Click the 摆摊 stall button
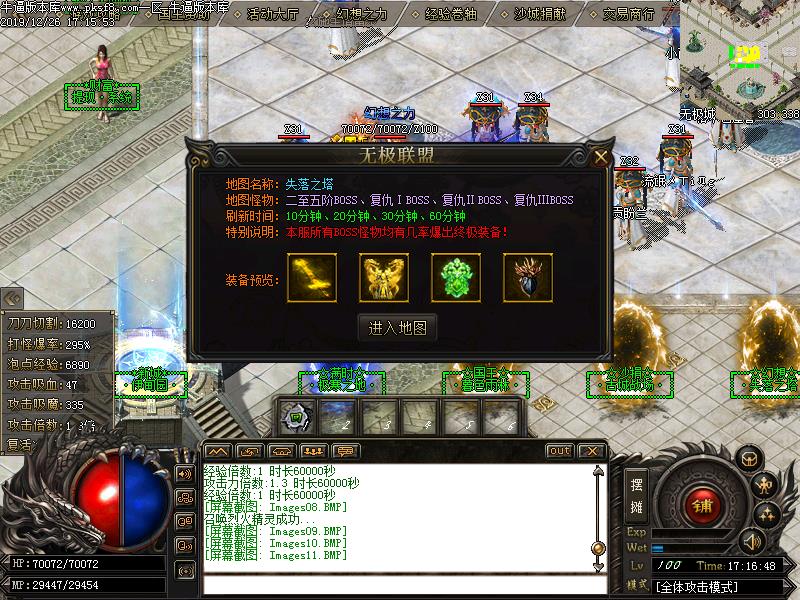800x600 pixels. pos(637,495)
